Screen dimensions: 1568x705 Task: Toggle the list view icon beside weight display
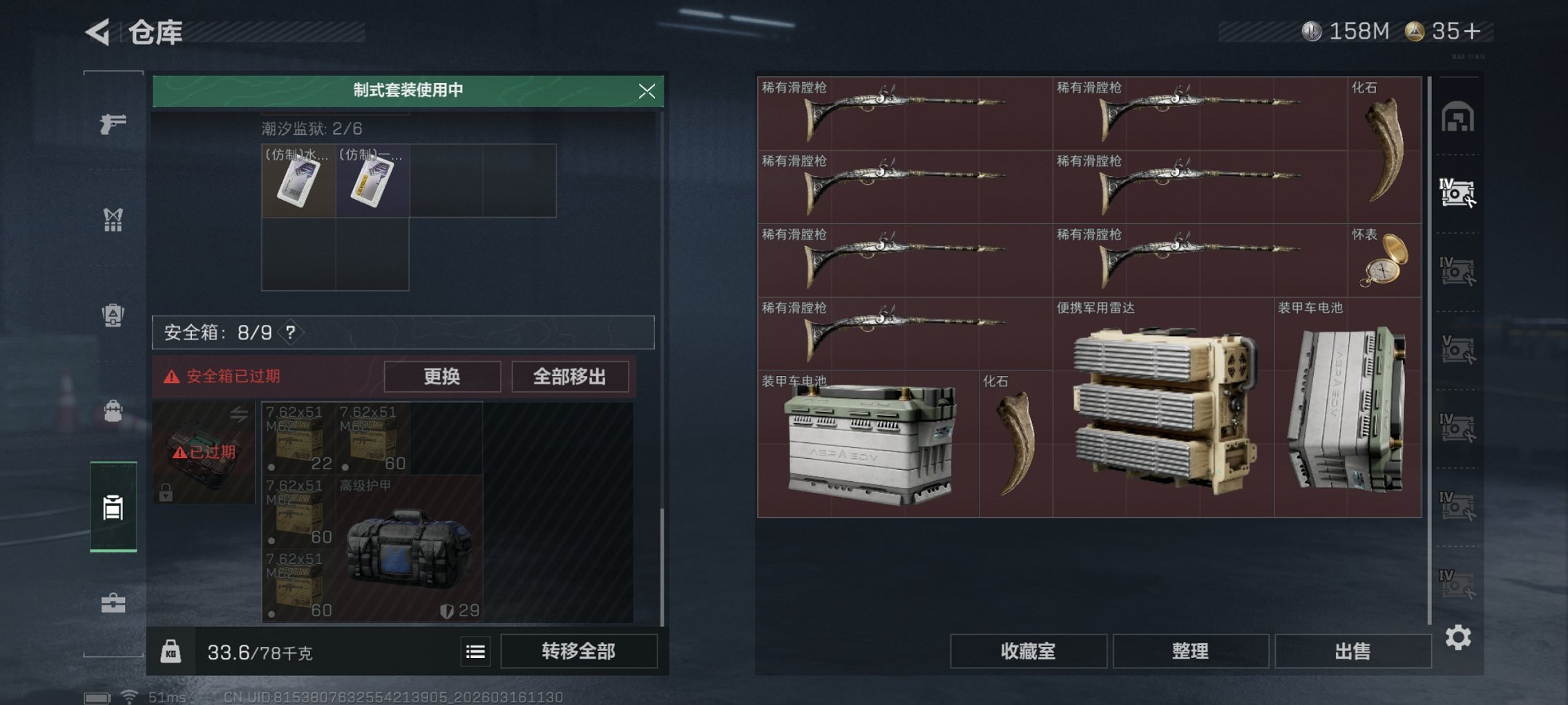coord(475,652)
